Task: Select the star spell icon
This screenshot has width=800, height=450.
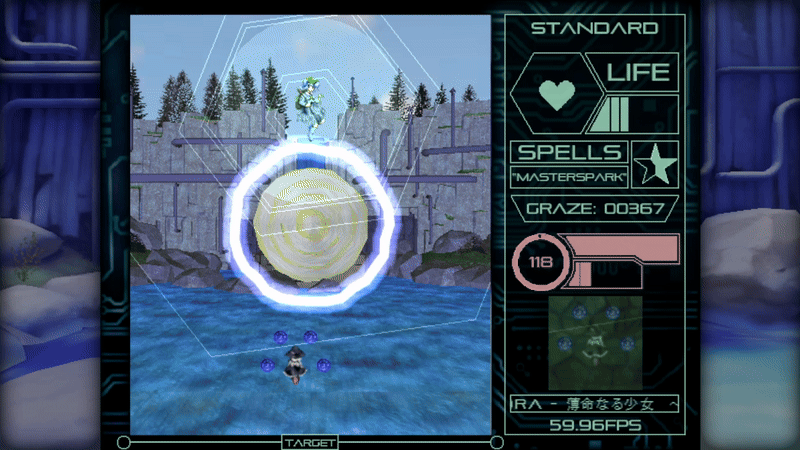Action: [656, 163]
